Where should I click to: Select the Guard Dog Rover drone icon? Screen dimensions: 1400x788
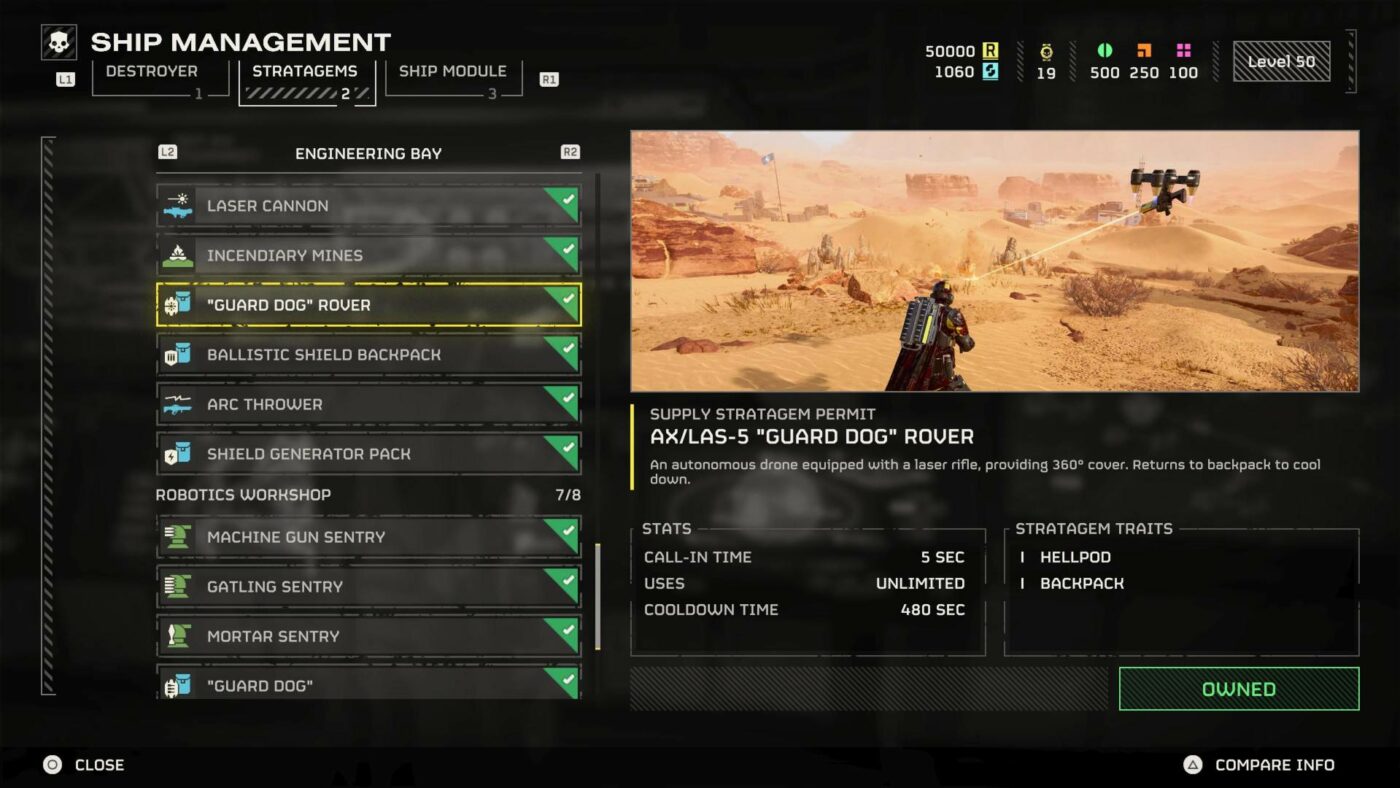[177, 305]
